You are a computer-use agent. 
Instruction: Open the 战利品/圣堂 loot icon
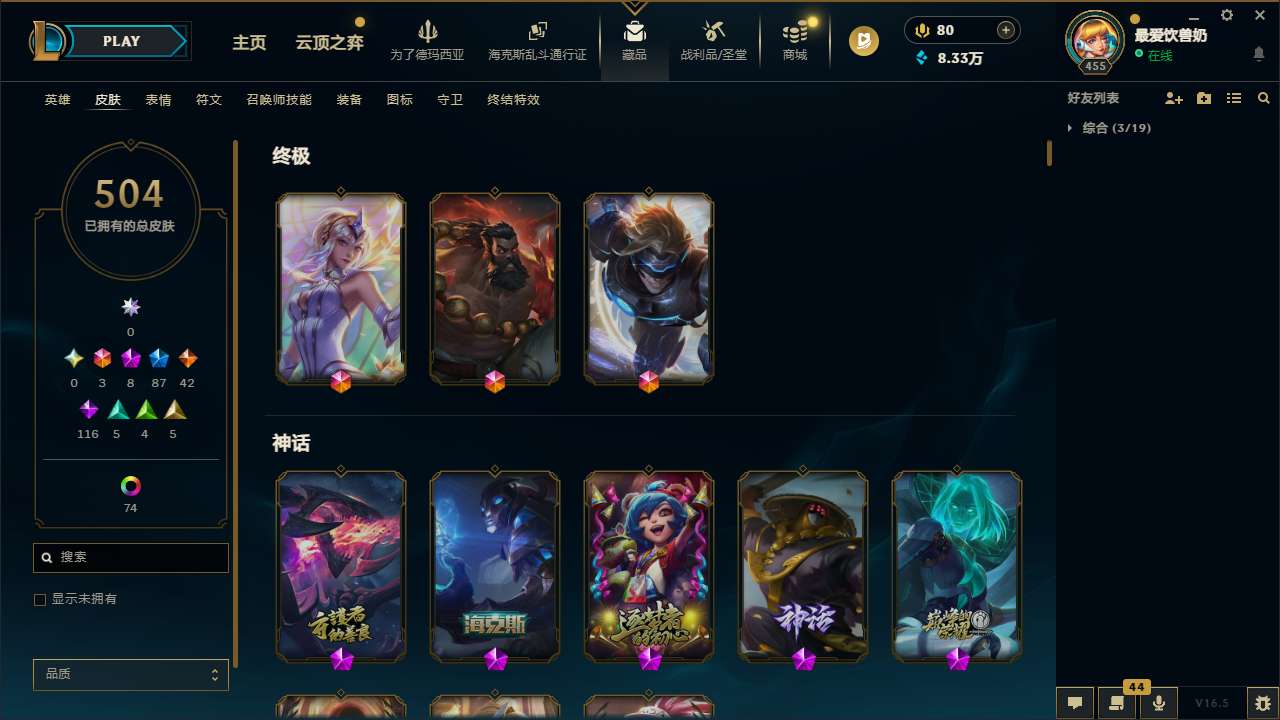click(x=713, y=40)
